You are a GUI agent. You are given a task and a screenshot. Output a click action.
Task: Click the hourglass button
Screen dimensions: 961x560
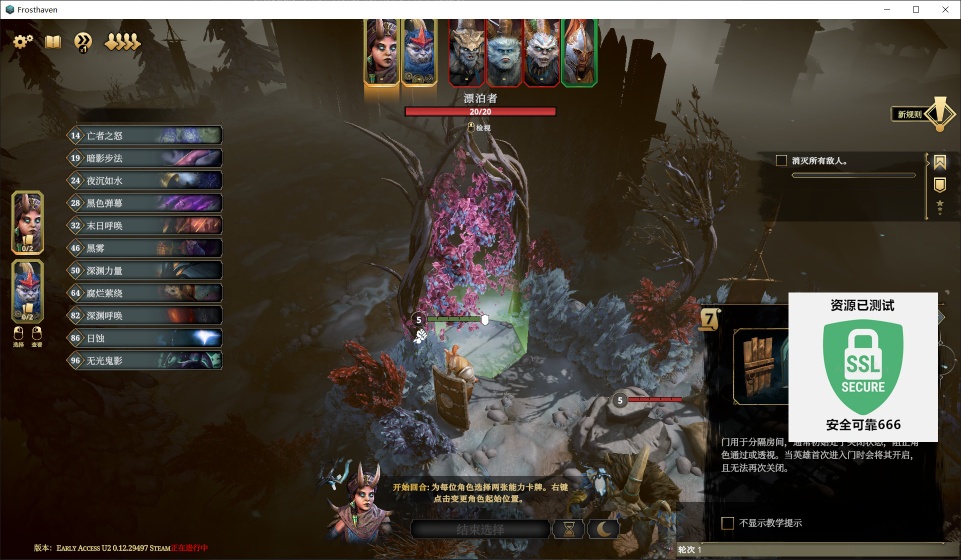click(570, 529)
